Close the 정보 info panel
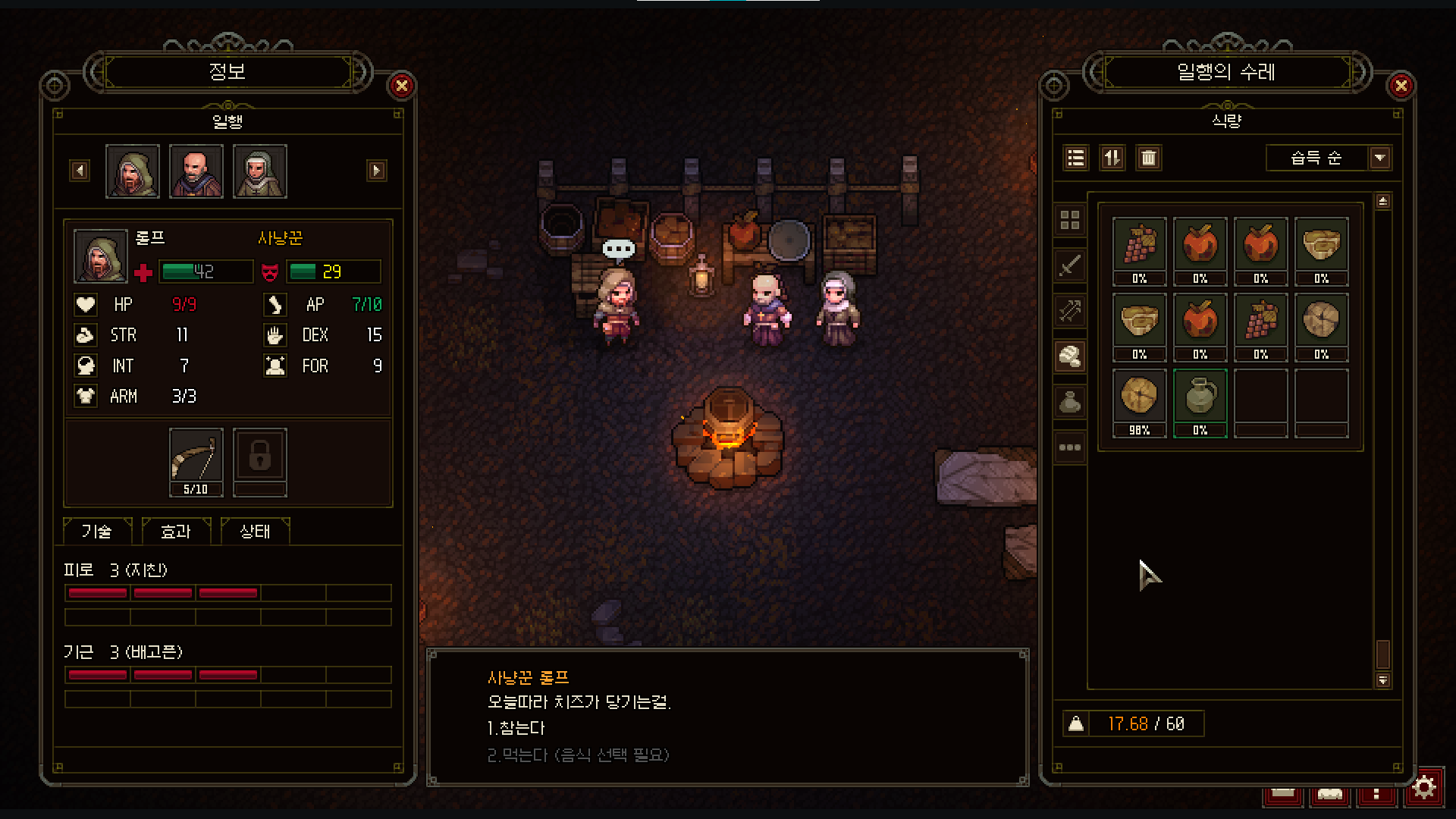 coord(402,86)
